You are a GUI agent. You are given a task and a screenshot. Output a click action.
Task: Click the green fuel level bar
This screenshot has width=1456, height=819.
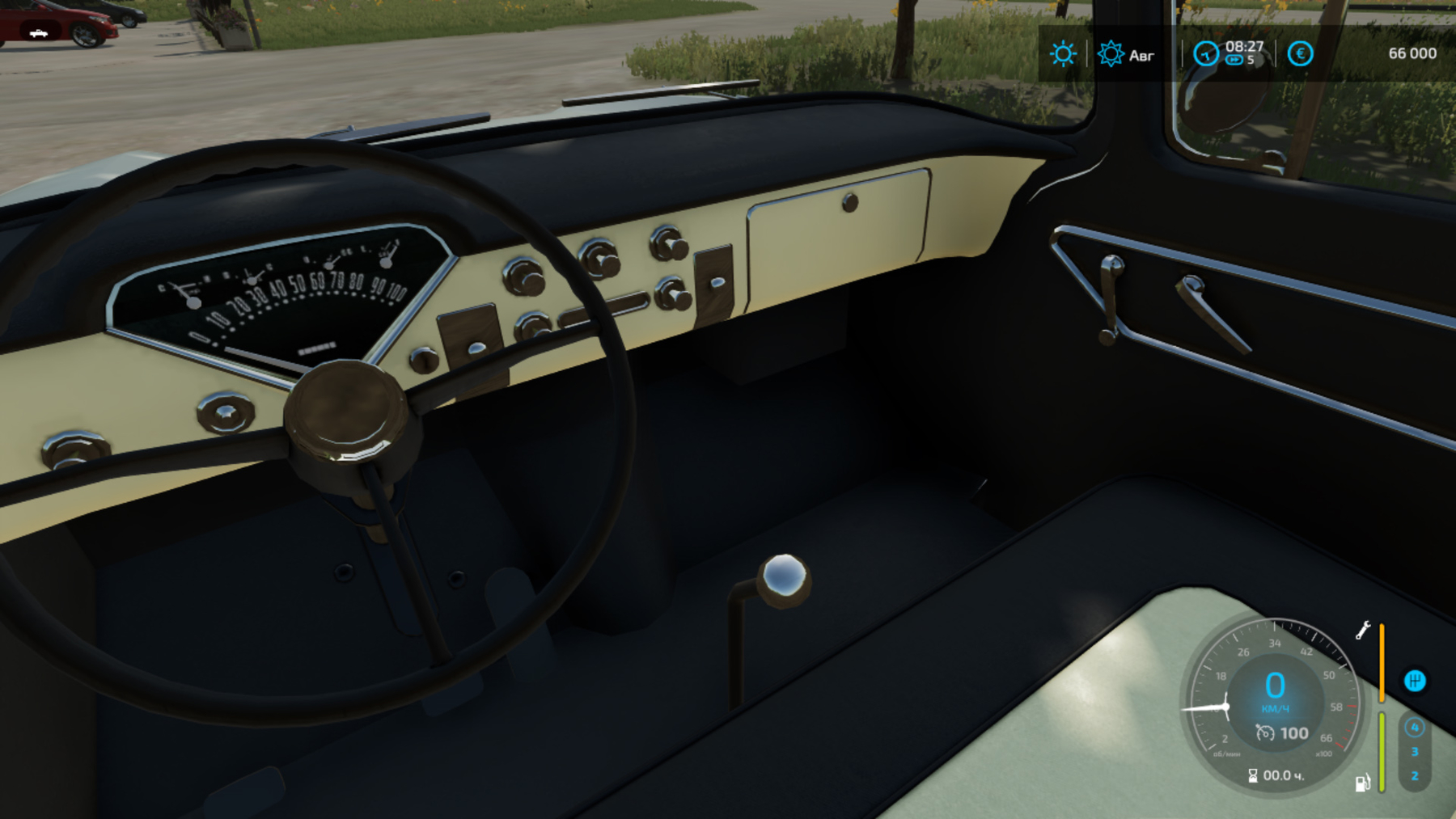(1382, 752)
